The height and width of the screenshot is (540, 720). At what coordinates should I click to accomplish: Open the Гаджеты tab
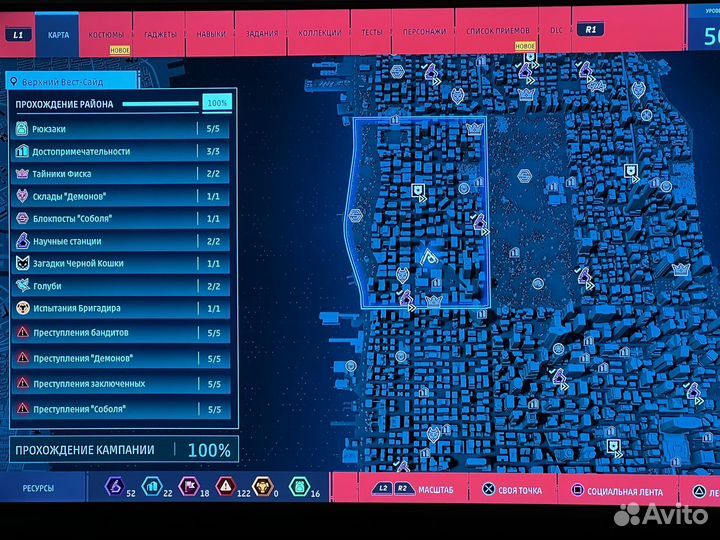[160, 34]
